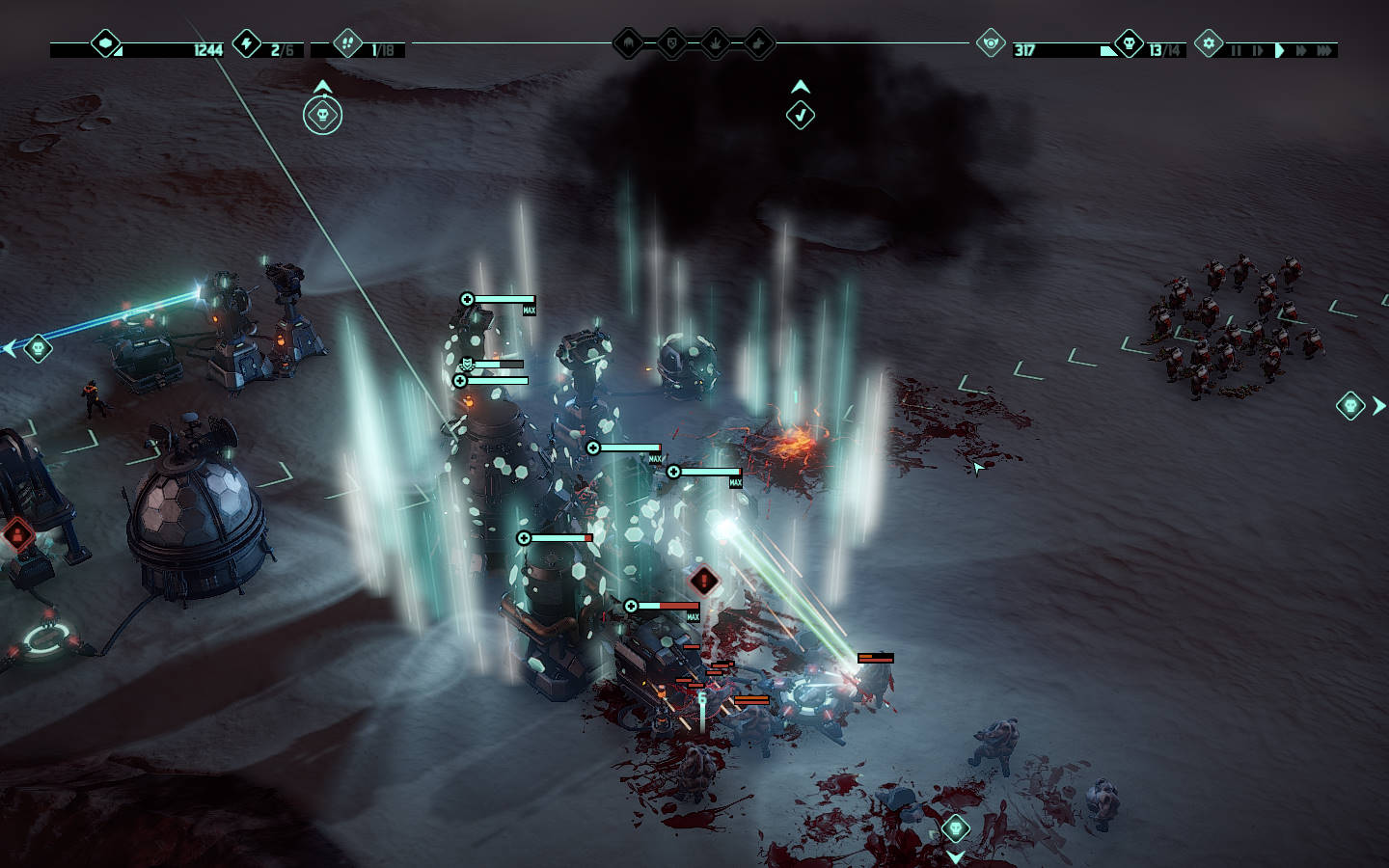Pause the game speed

coord(1236,50)
